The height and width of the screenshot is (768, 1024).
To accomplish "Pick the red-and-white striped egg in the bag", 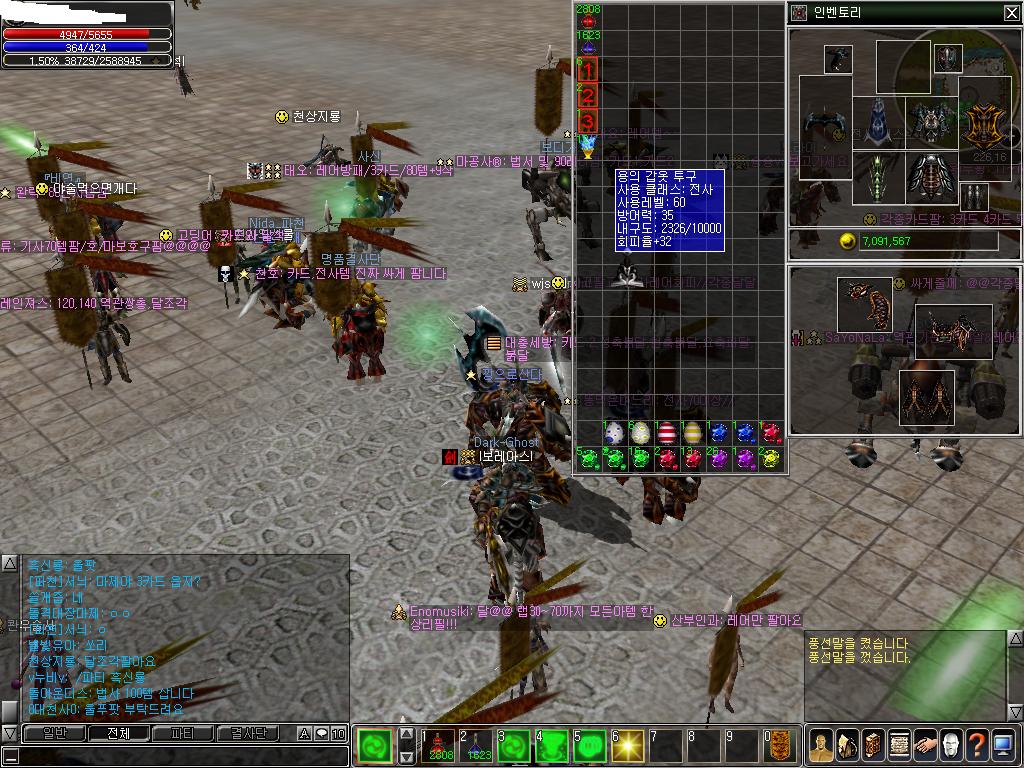I will (667, 433).
